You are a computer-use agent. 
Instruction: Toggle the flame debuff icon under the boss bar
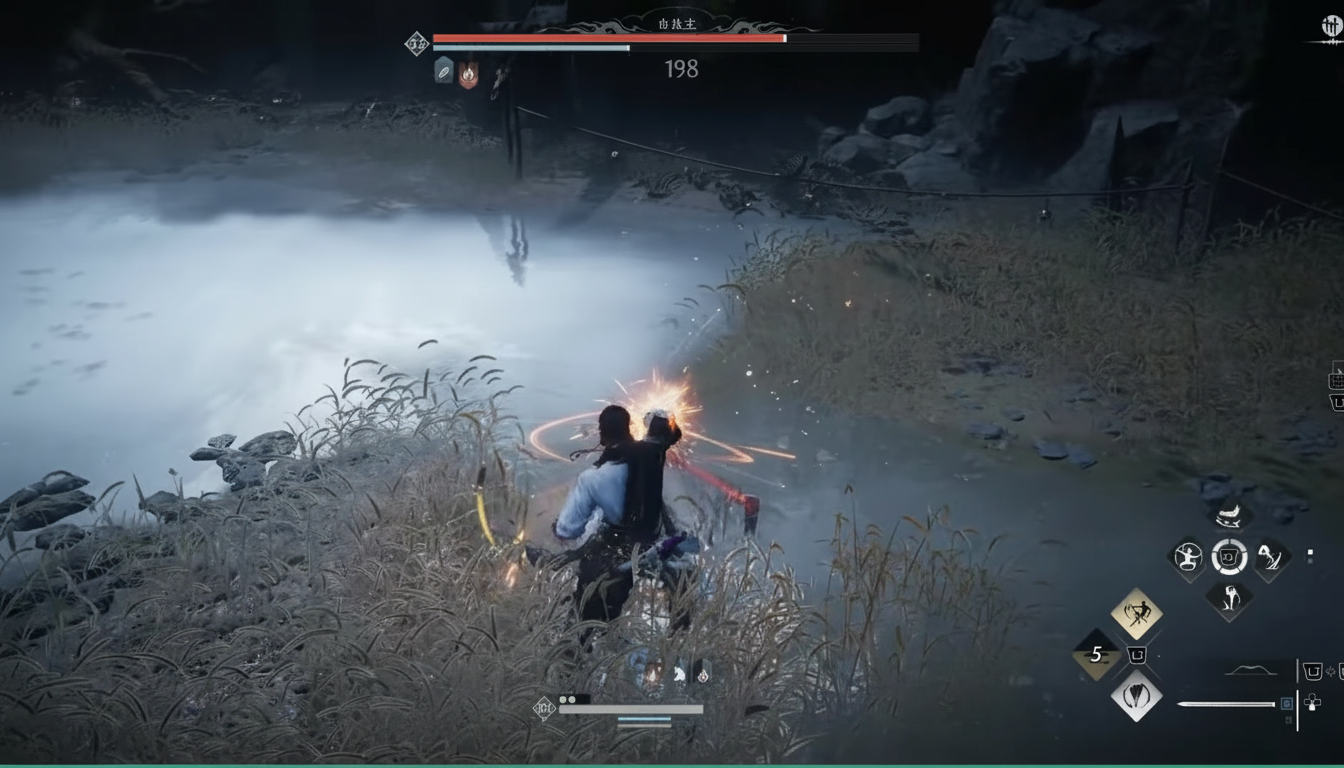click(x=469, y=73)
